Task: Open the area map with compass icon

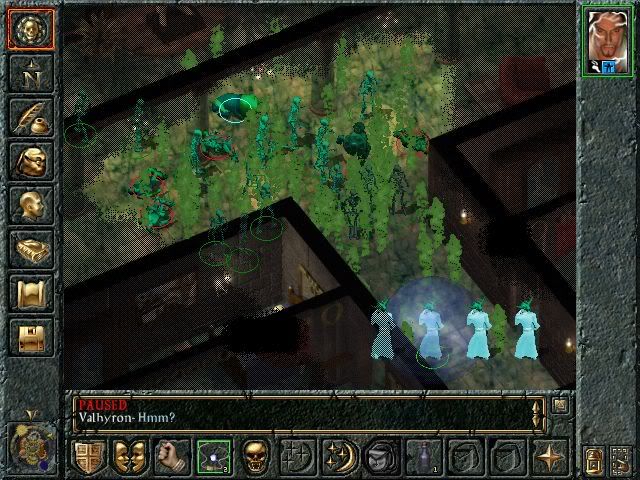Action: [x=31, y=72]
